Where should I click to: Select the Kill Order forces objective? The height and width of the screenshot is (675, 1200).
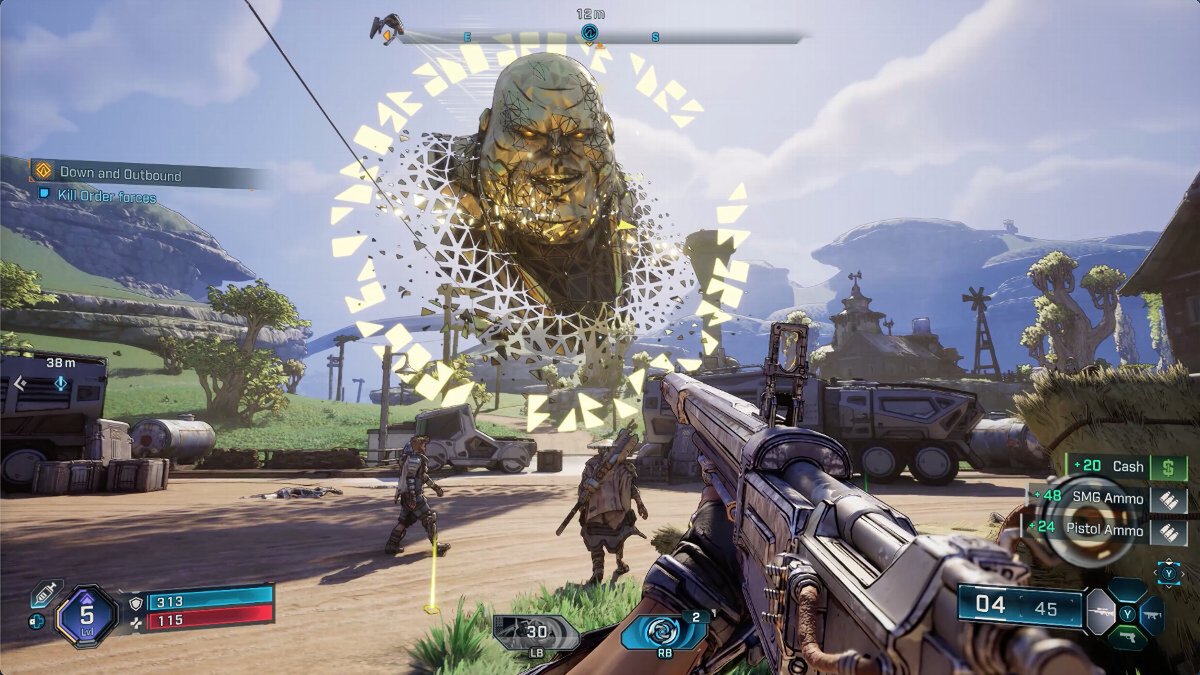pos(107,197)
